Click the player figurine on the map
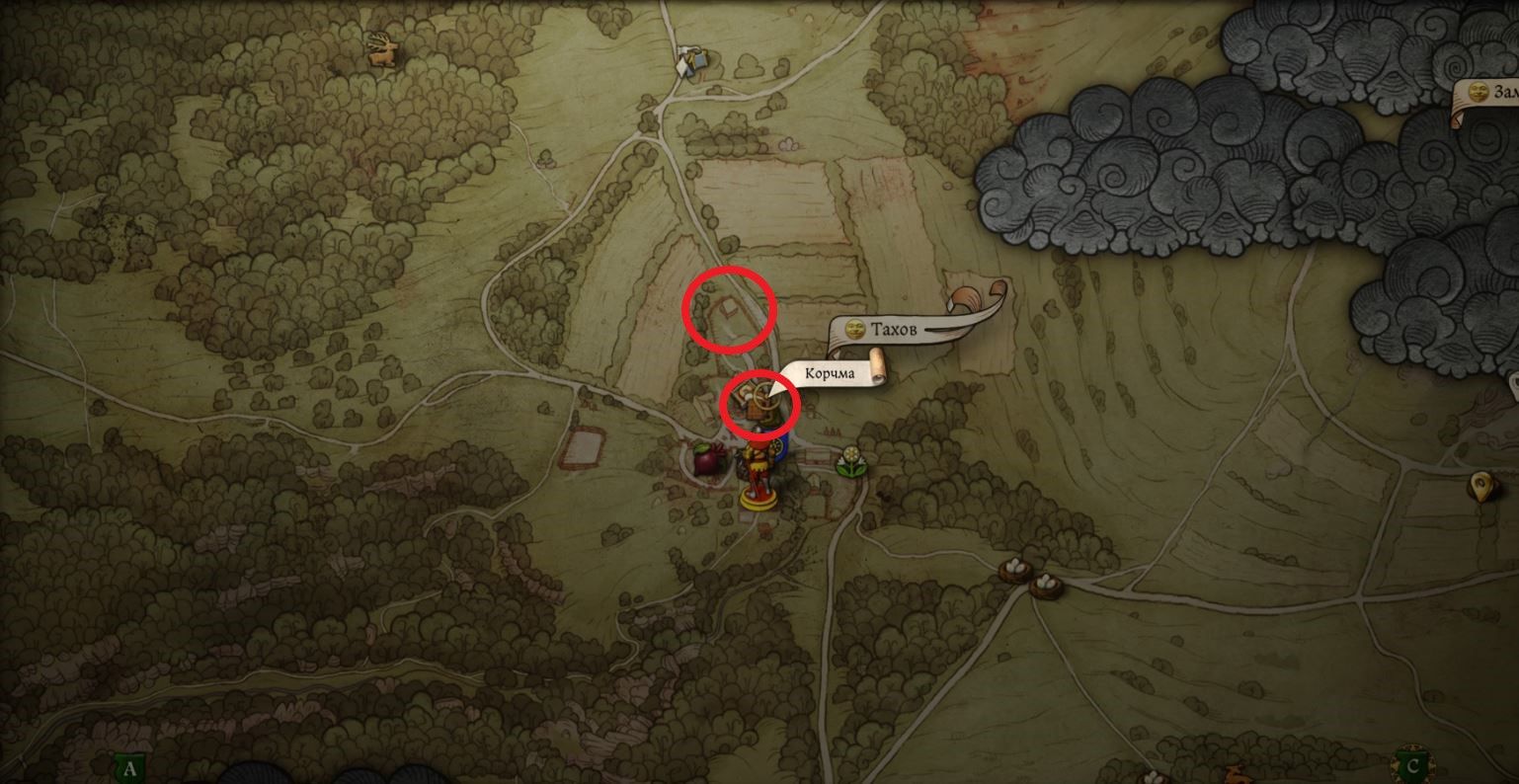Image resolution: width=1519 pixels, height=784 pixels. (757, 475)
